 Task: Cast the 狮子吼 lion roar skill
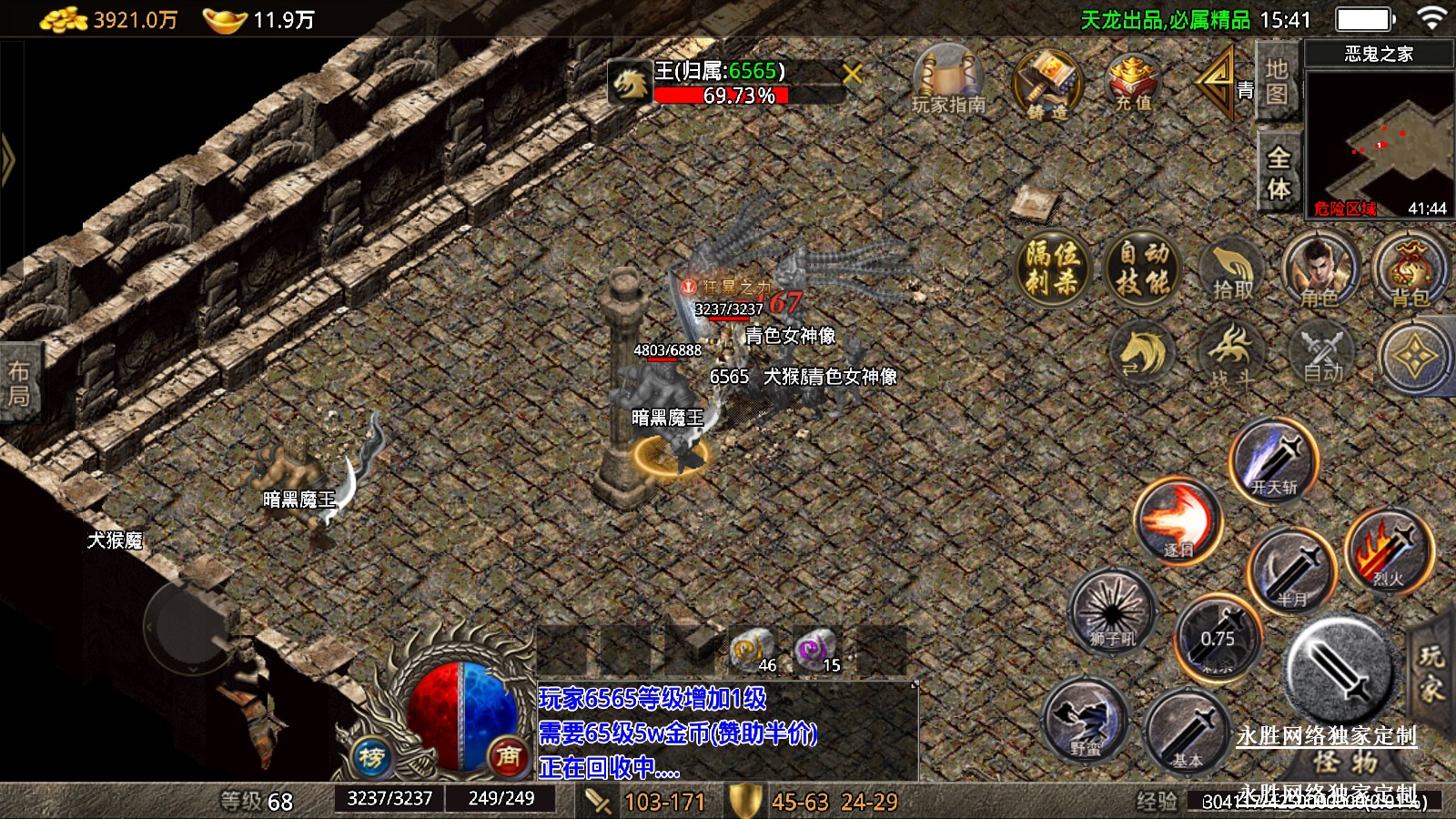tap(1112, 610)
